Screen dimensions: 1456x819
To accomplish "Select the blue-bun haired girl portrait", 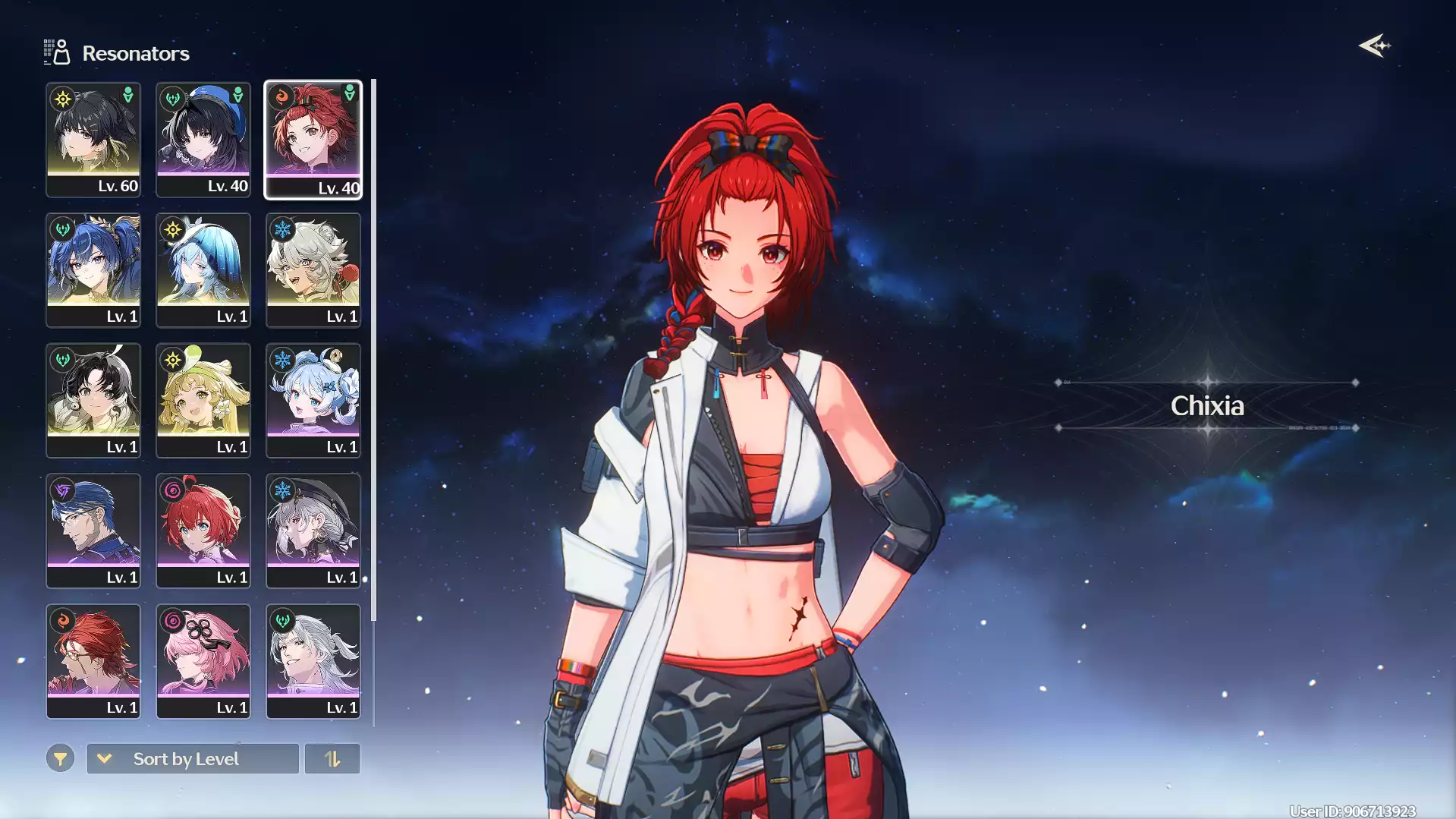I will (313, 401).
